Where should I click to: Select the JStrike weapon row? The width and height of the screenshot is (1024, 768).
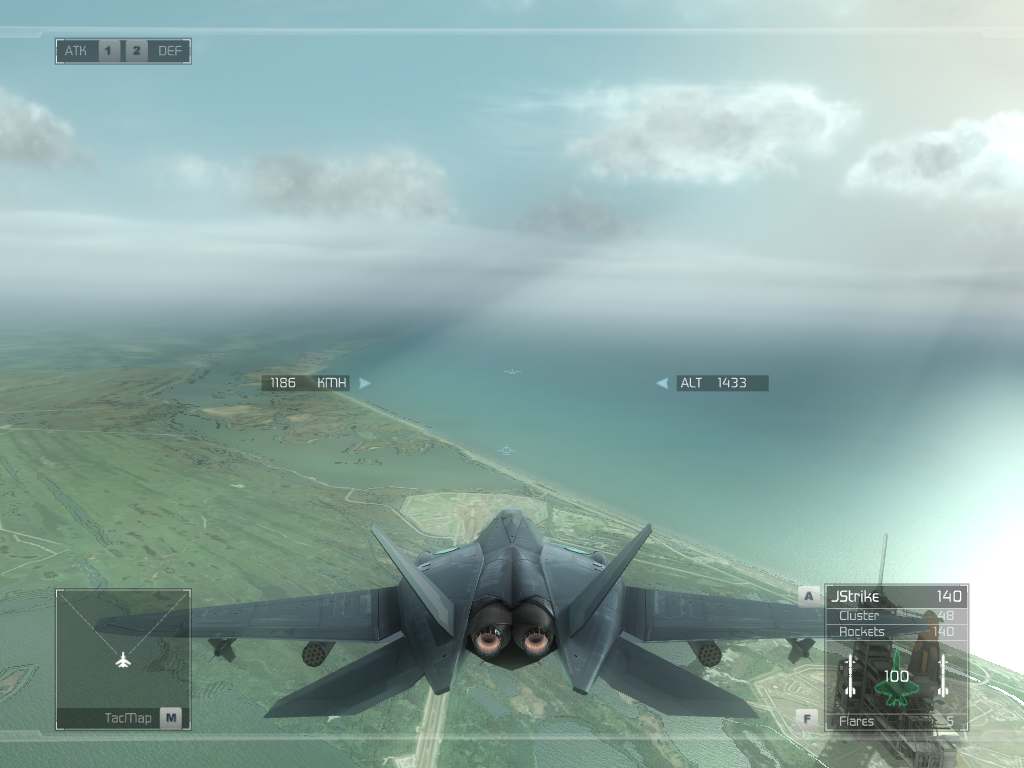[896, 597]
